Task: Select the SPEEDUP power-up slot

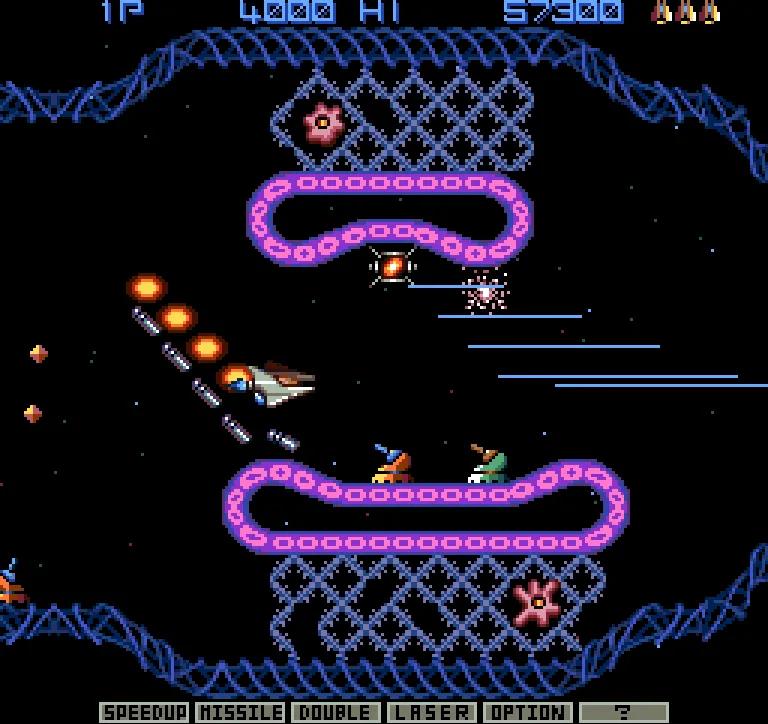Action: tap(145, 712)
